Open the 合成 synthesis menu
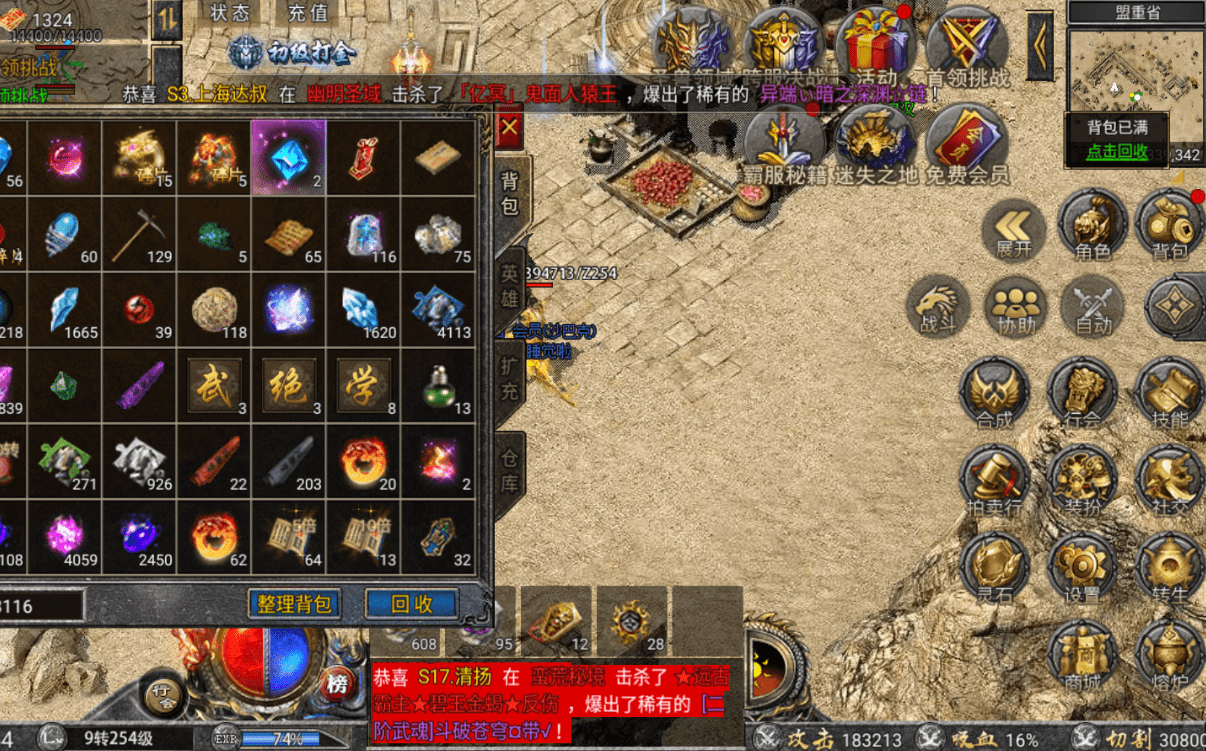1206x751 pixels. point(994,393)
